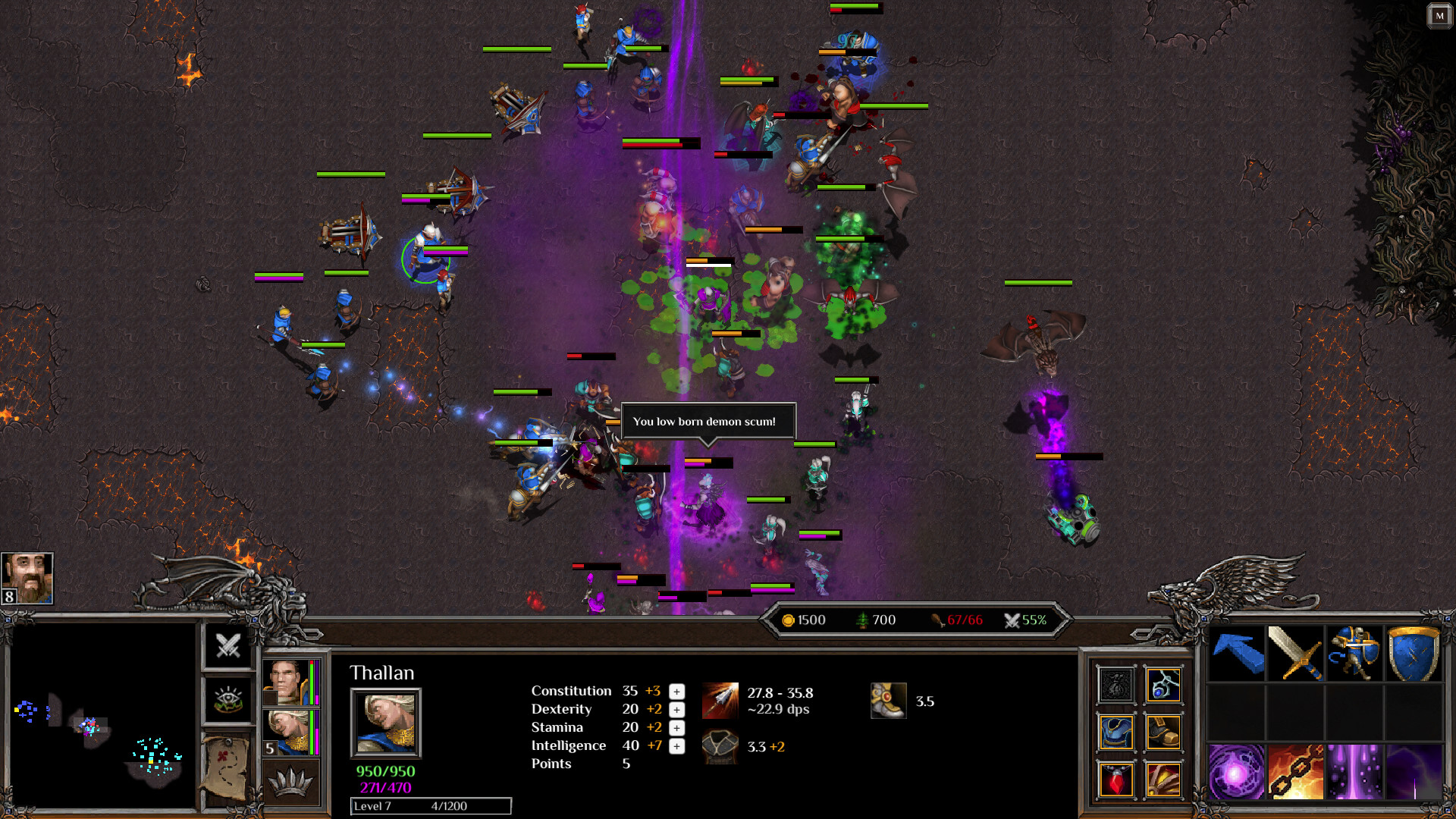The width and height of the screenshot is (1456, 819).
Task: Increase Constitution with its plus button
Action: (x=675, y=692)
